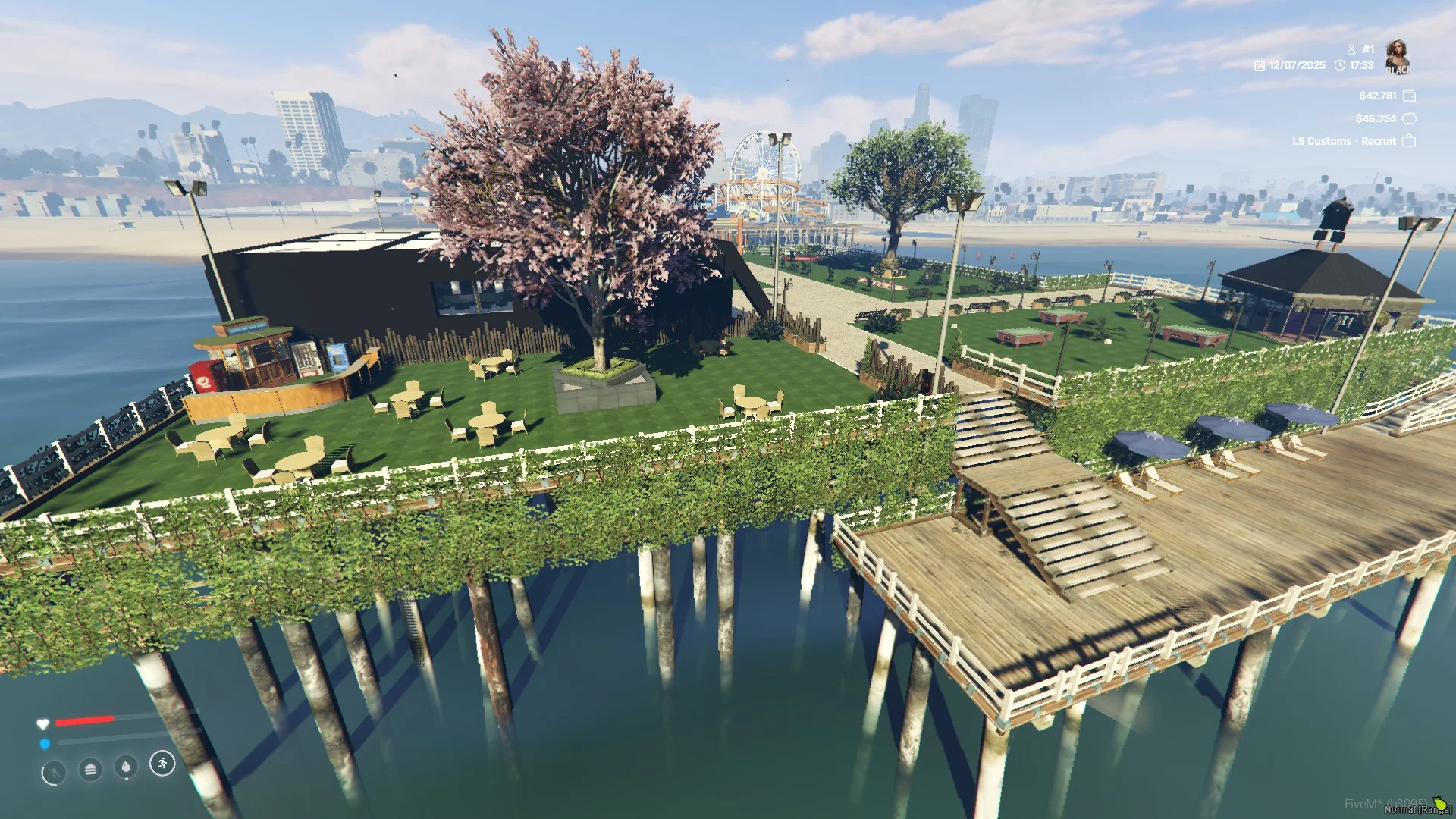Click the clock time icon
Viewport: 1456px width, 819px height.
click(1340, 66)
